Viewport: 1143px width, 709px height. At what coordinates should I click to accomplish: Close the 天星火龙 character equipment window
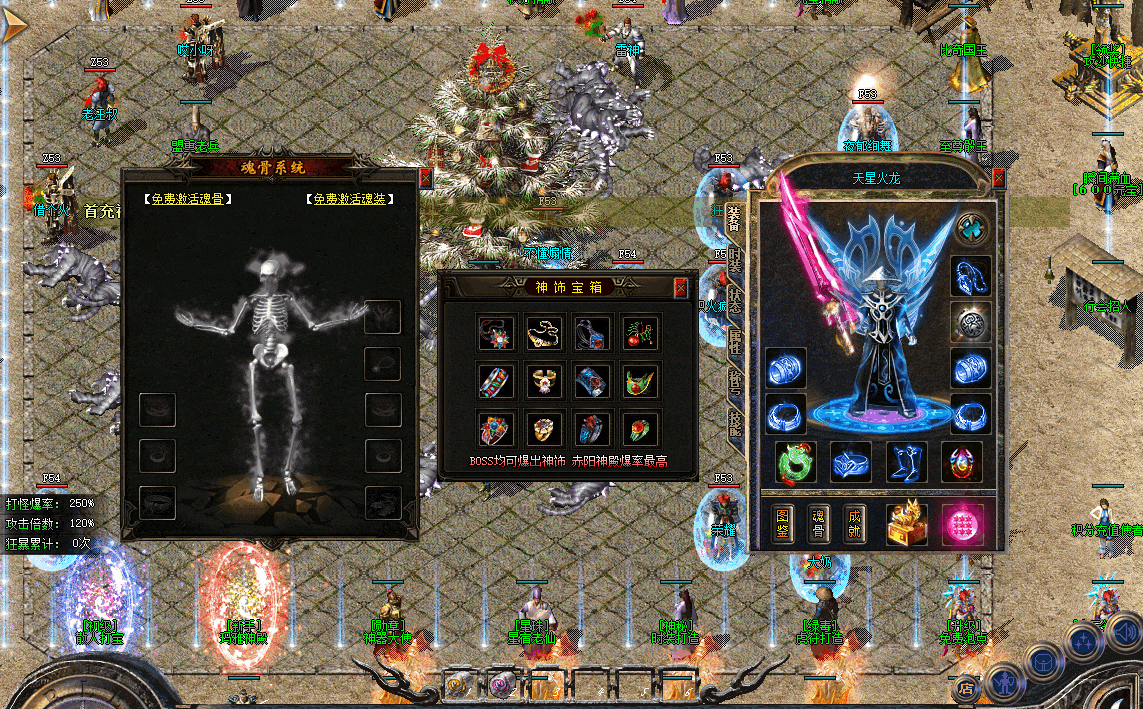click(x=998, y=179)
